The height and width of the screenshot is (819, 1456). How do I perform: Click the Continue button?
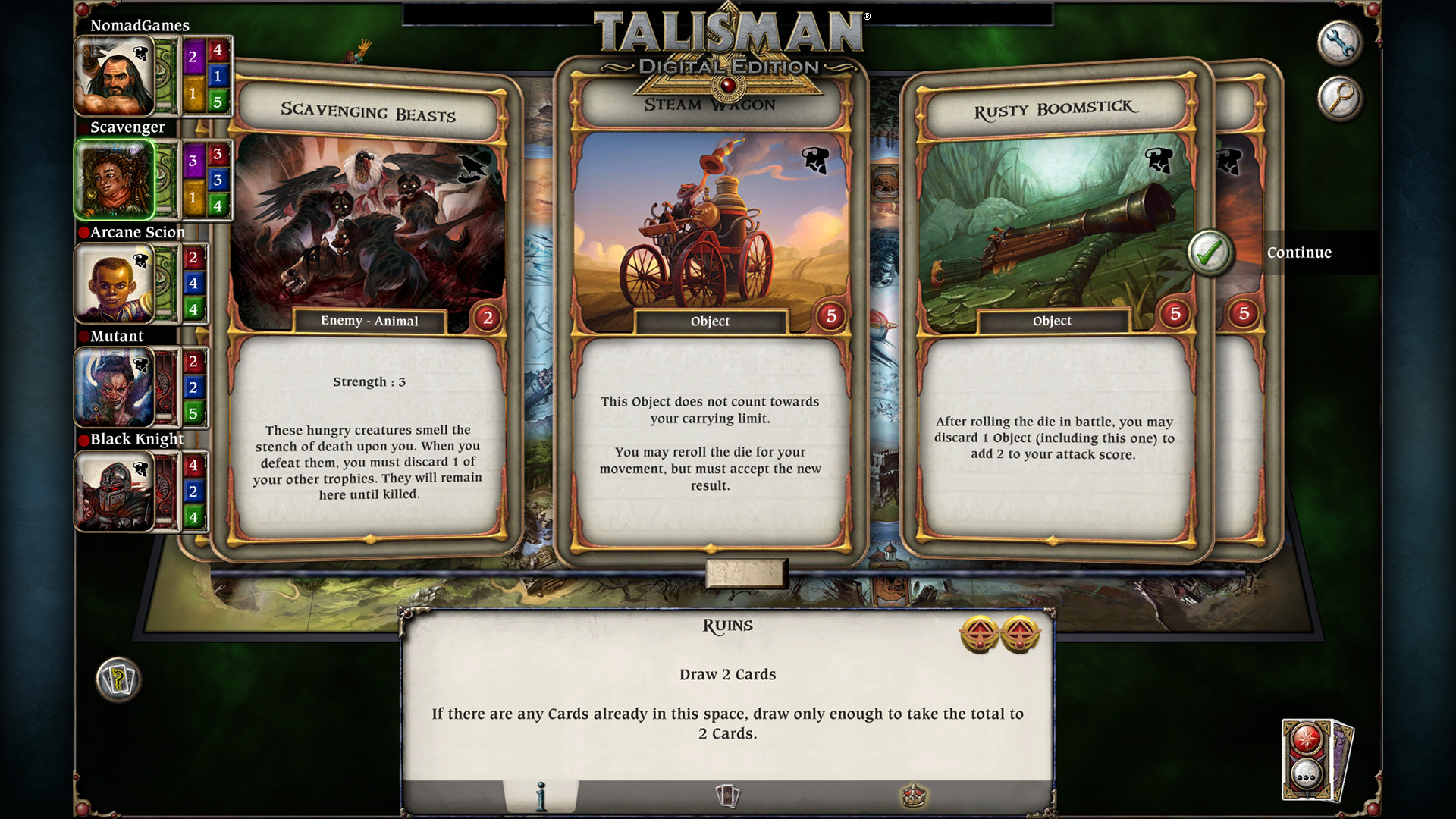point(1299,253)
